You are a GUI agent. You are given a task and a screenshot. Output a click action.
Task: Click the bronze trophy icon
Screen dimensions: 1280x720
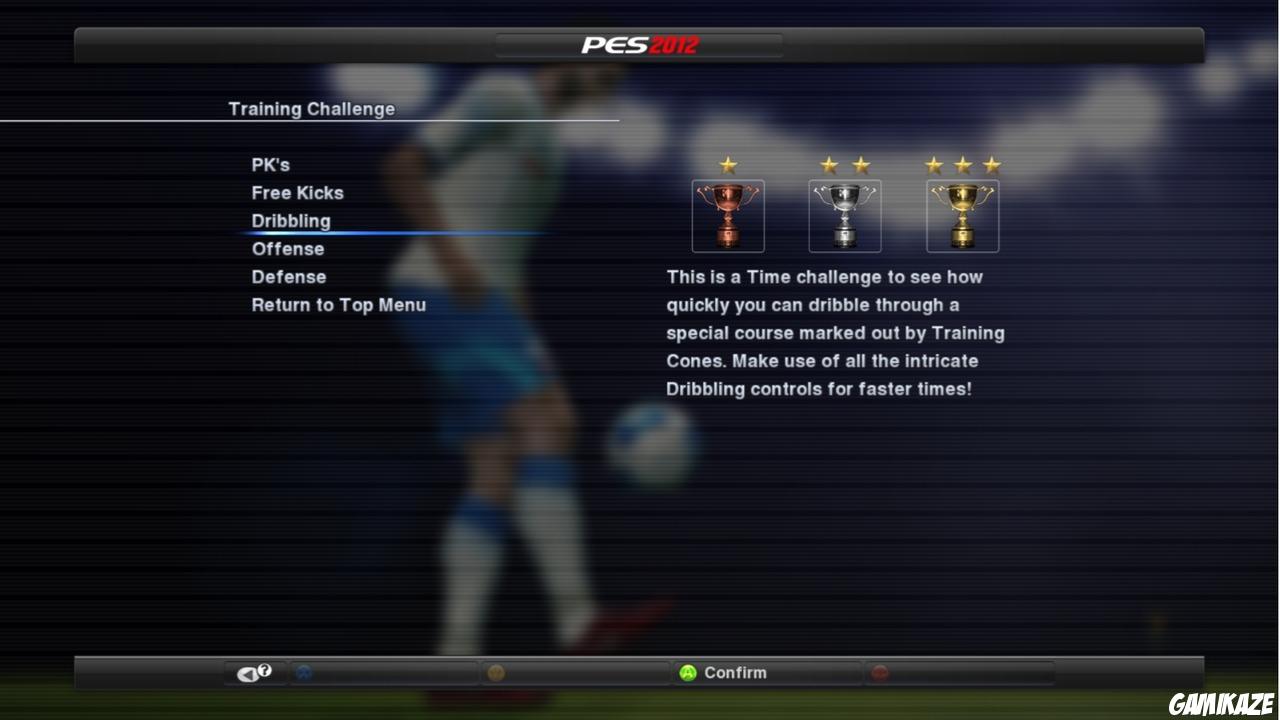(x=727, y=215)
